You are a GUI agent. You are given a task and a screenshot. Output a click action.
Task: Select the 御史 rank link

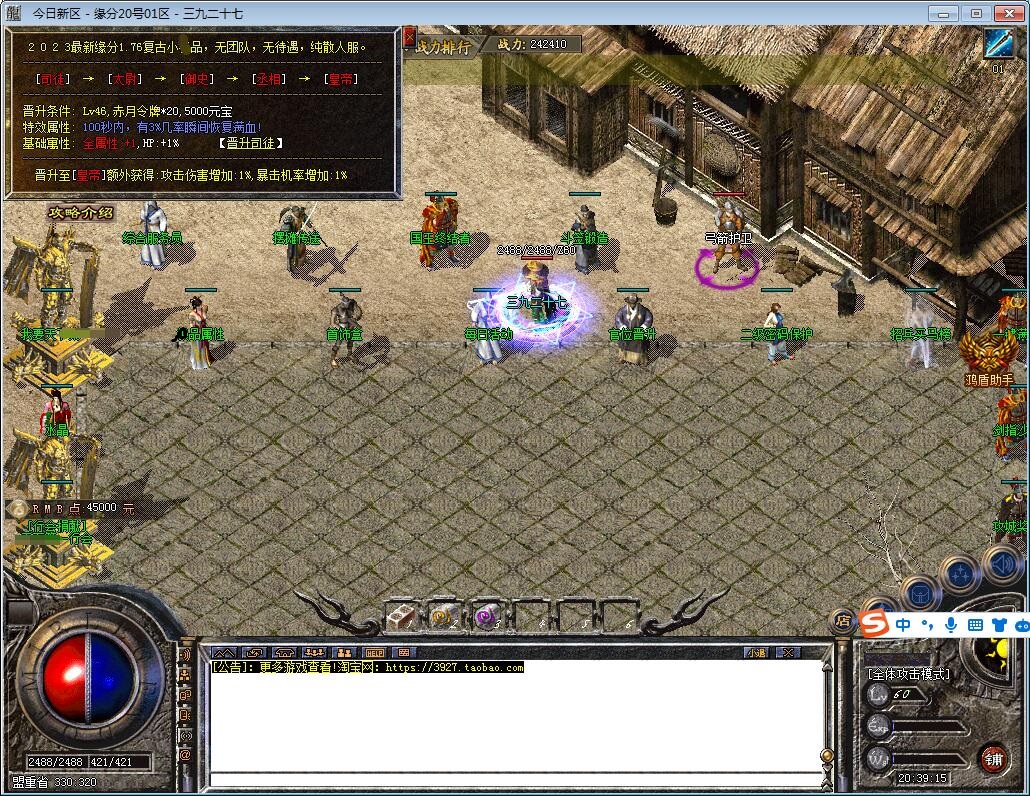pos(198,79)
